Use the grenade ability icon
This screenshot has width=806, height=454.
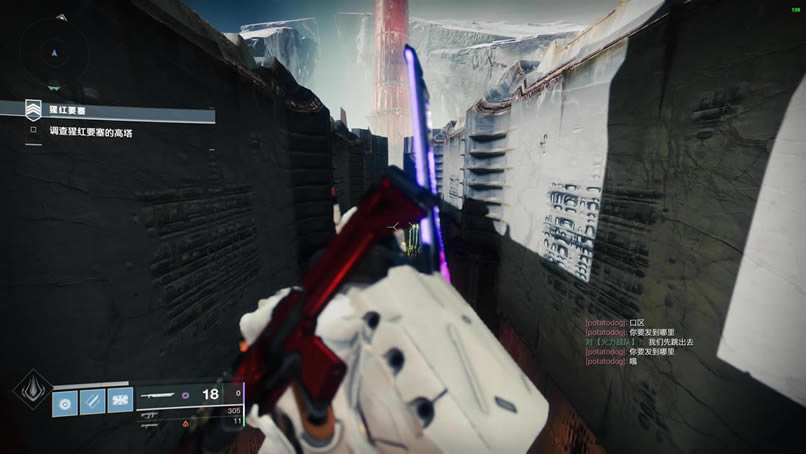click(x=67, y=402)
